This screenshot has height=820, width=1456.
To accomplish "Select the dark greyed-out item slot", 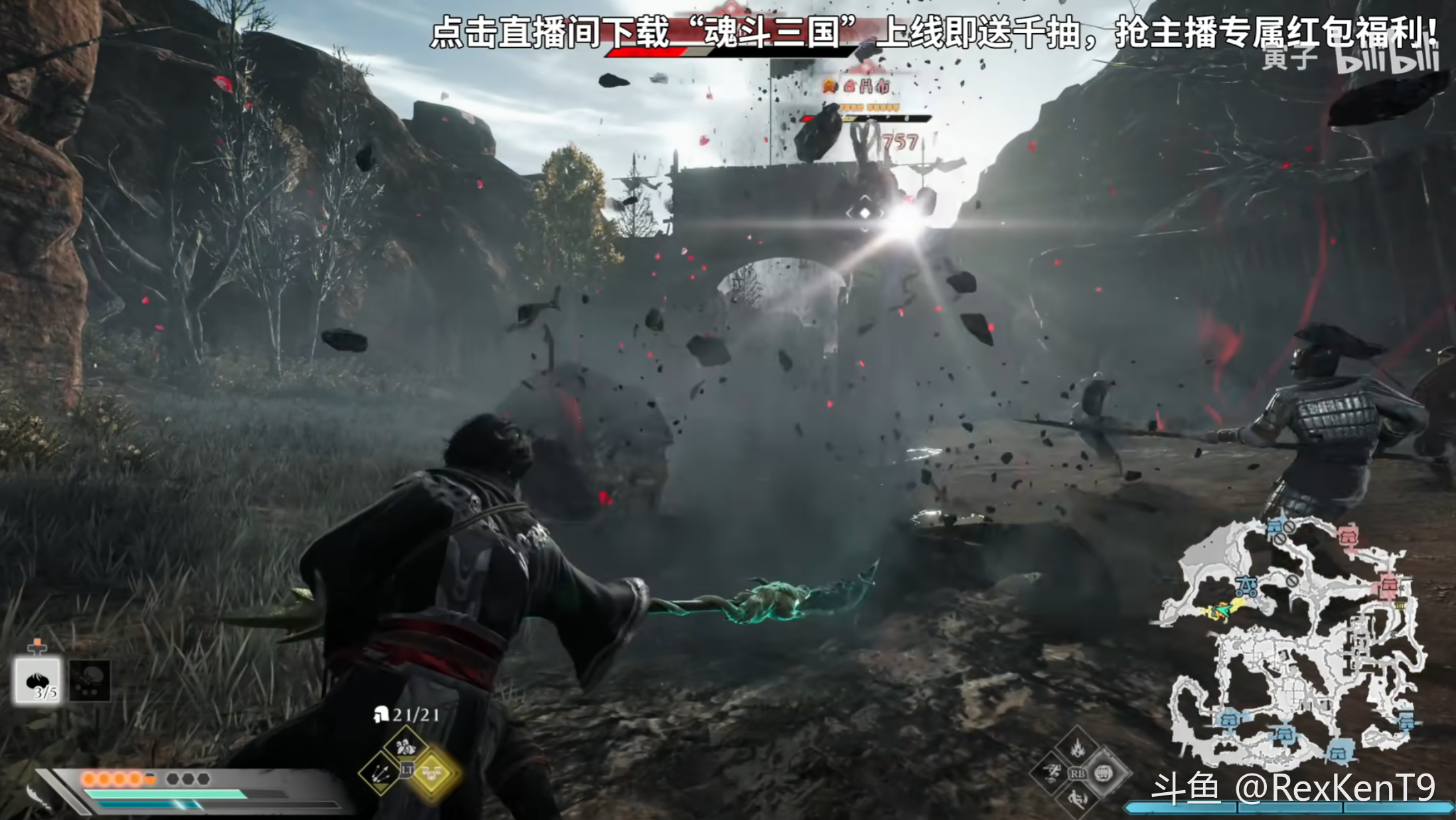I will click(90, 681).
